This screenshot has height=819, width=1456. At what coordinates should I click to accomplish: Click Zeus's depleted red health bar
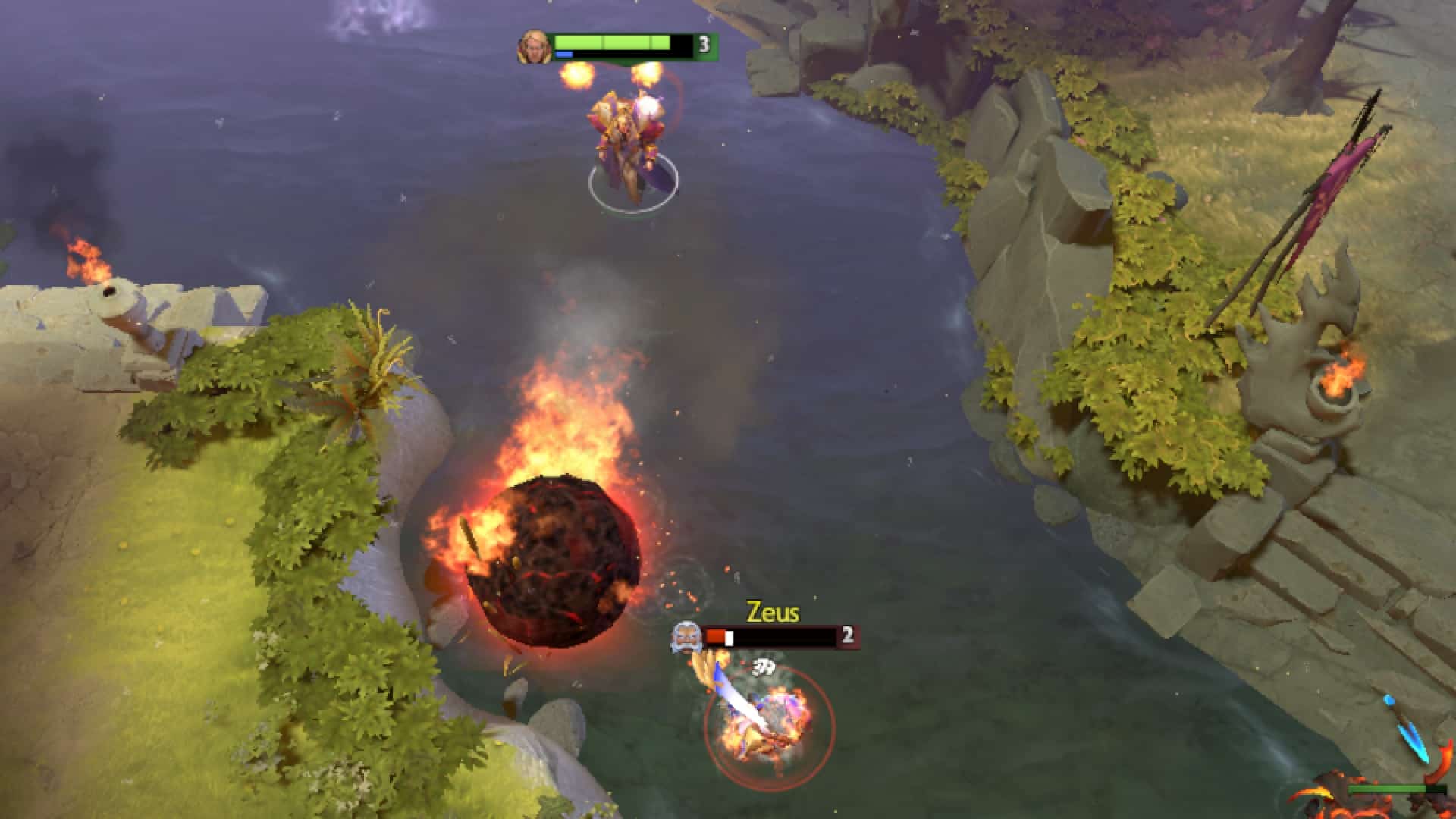point(715,636)
